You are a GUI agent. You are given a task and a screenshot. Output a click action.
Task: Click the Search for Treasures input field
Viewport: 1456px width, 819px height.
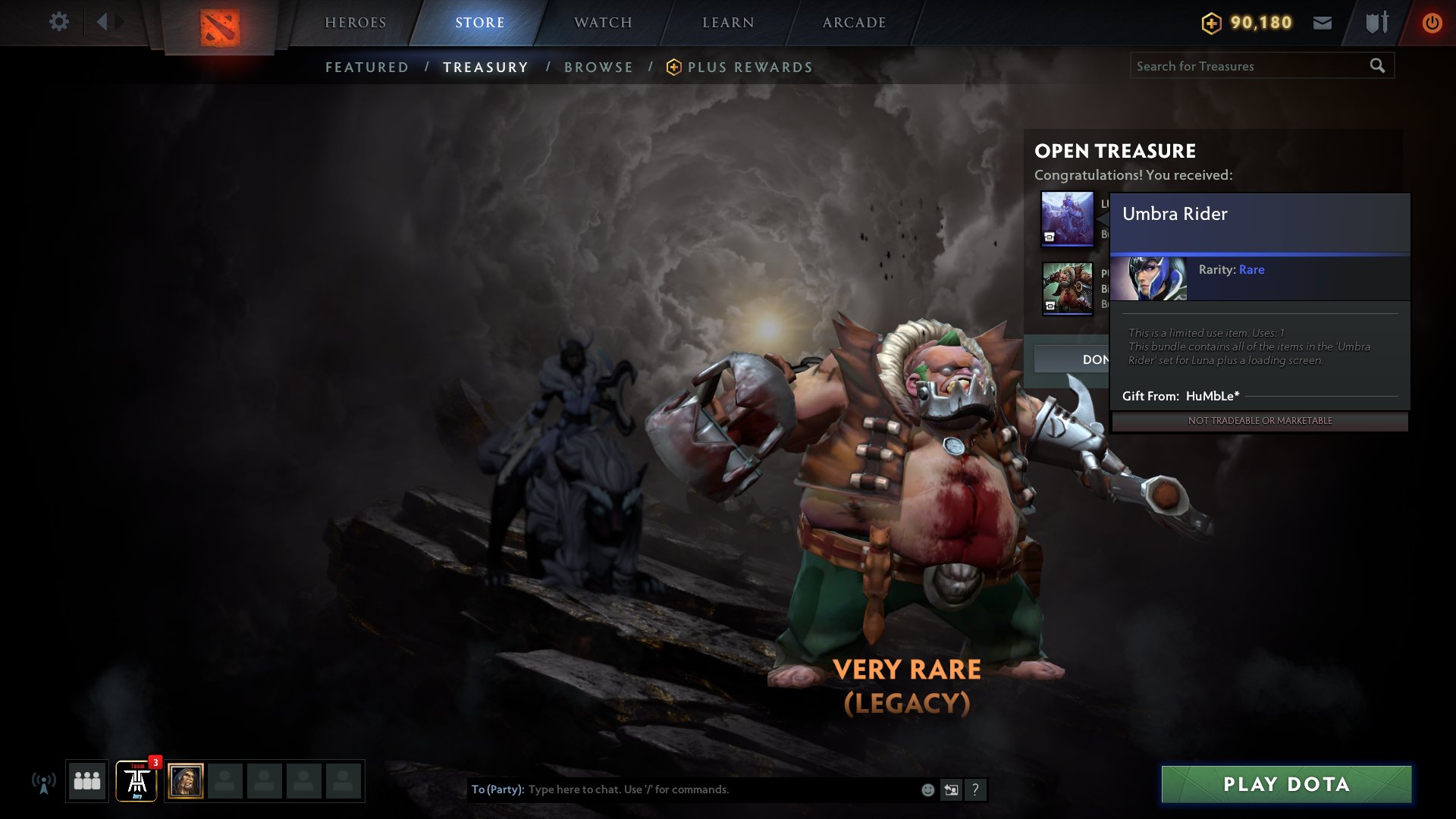tap(1244, 66)
